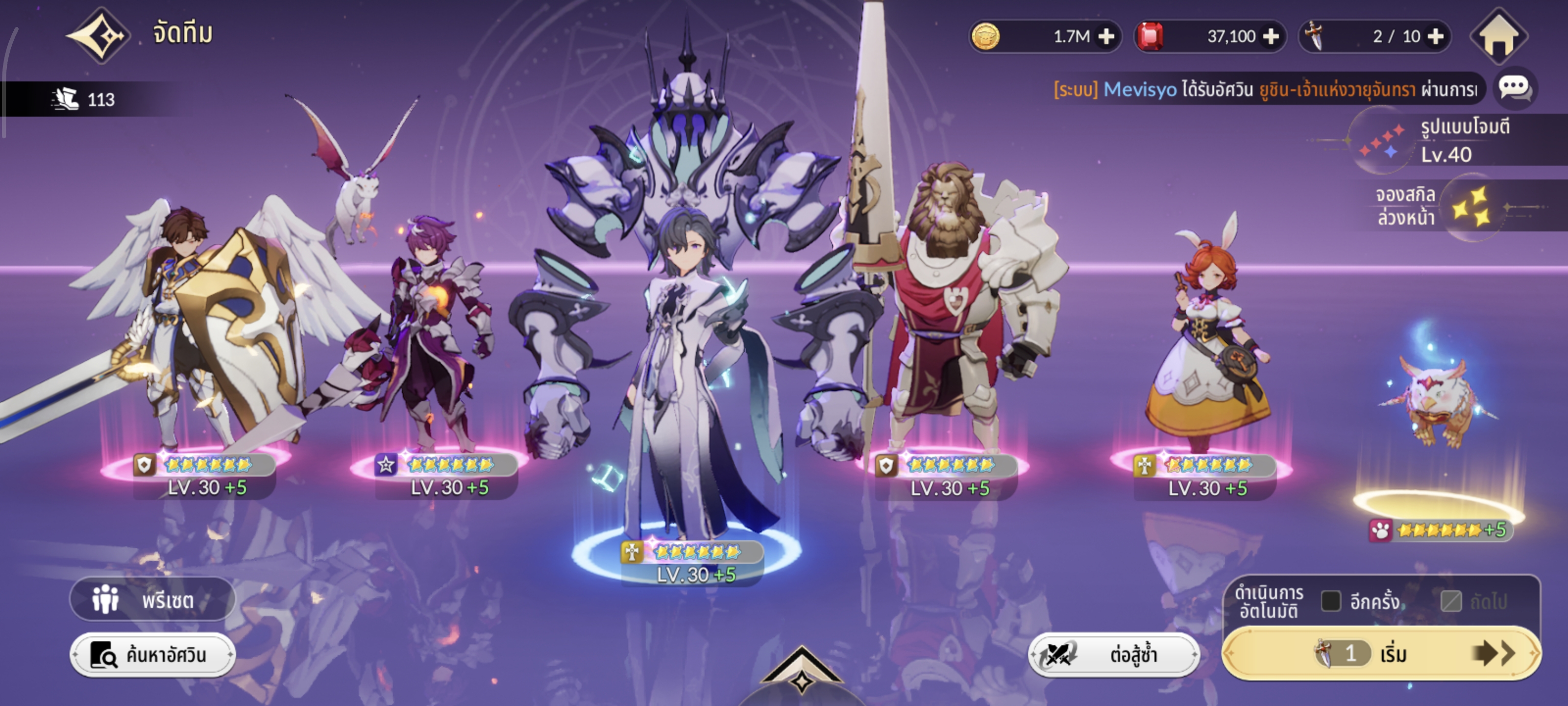
Task: Go back using the diamond back arrow
Action: 98,35
